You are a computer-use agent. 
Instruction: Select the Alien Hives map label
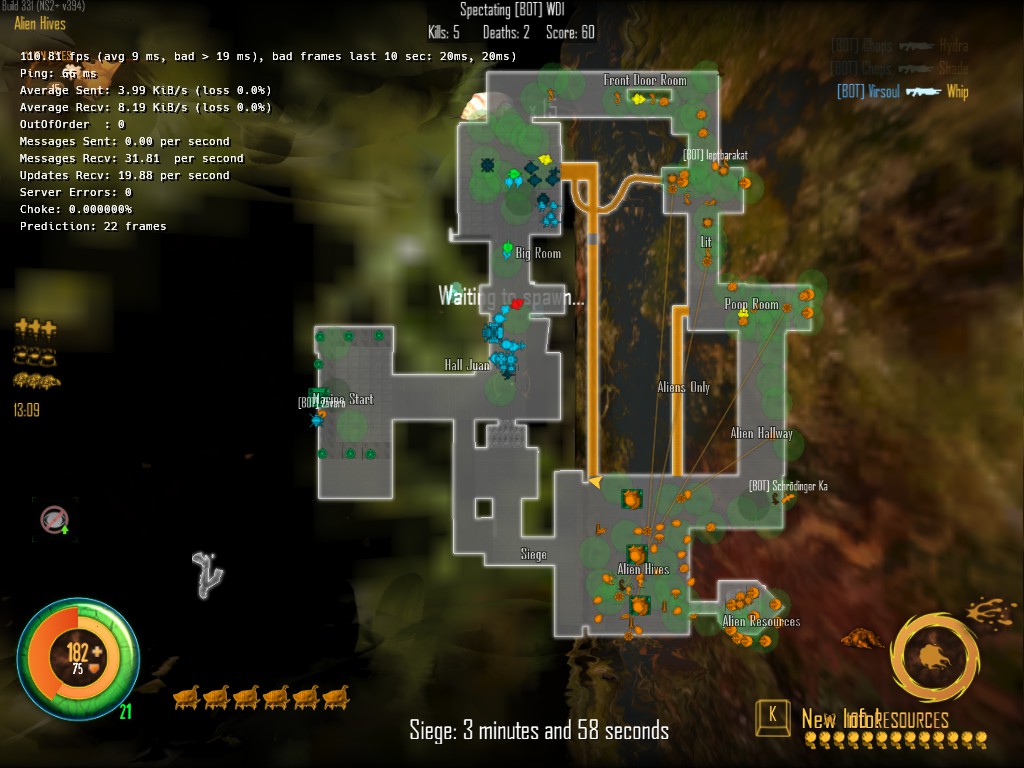tap(643, 570)
